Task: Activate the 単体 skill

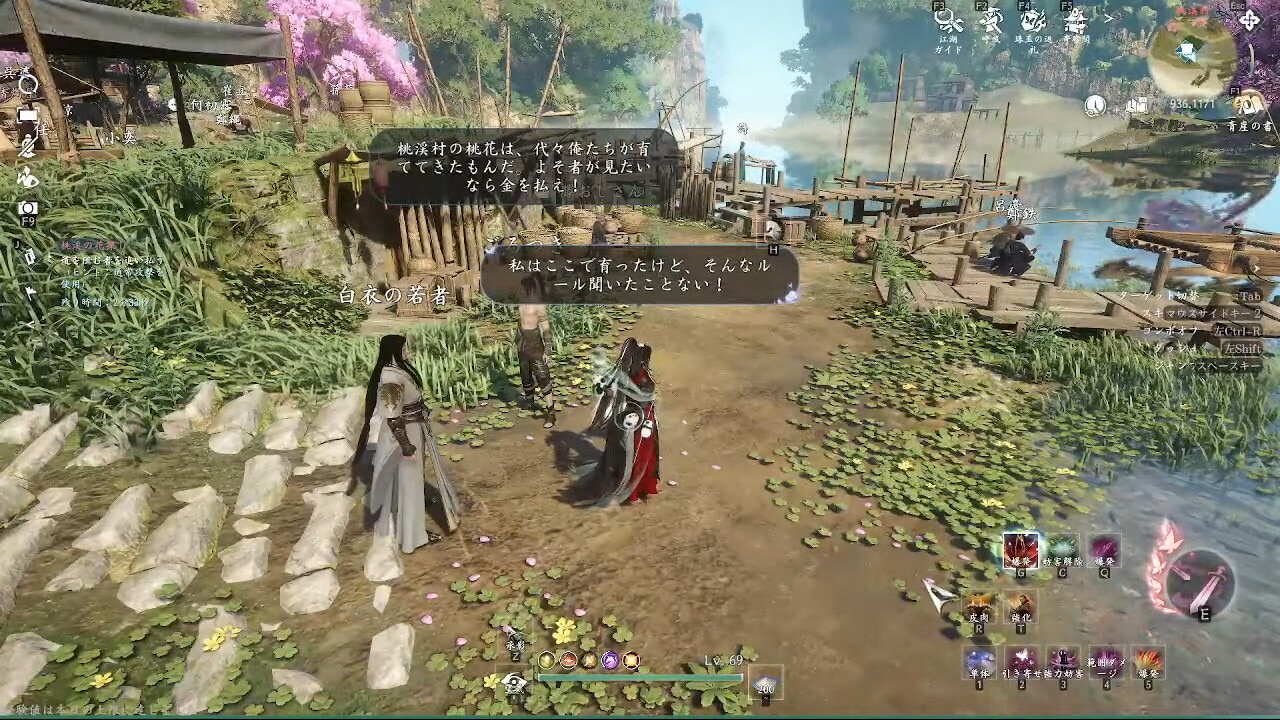Action: click(x=979, y=662)
